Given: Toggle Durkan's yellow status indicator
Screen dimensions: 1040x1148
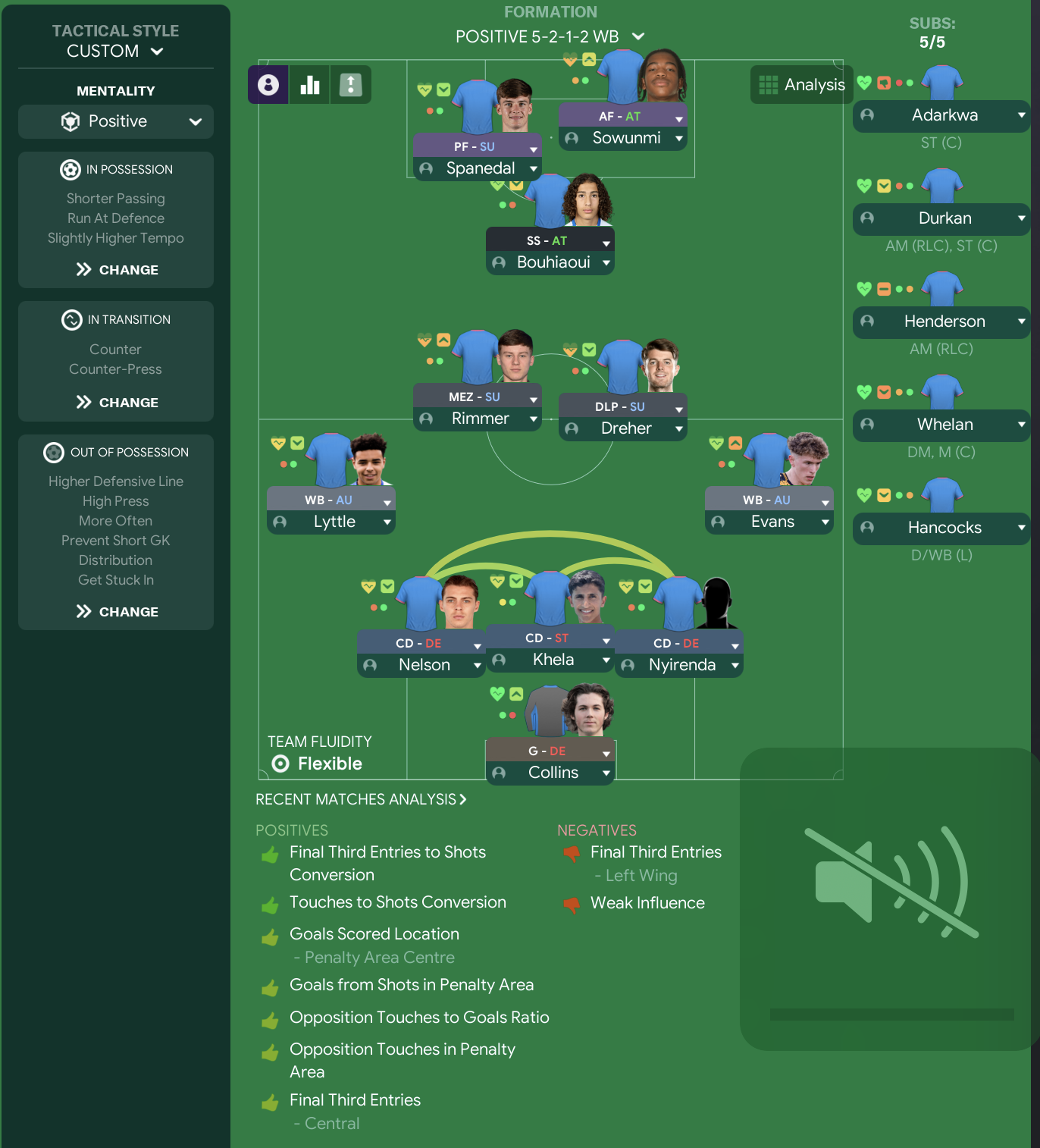Looking at the screenshot, I should pos(885,185).
